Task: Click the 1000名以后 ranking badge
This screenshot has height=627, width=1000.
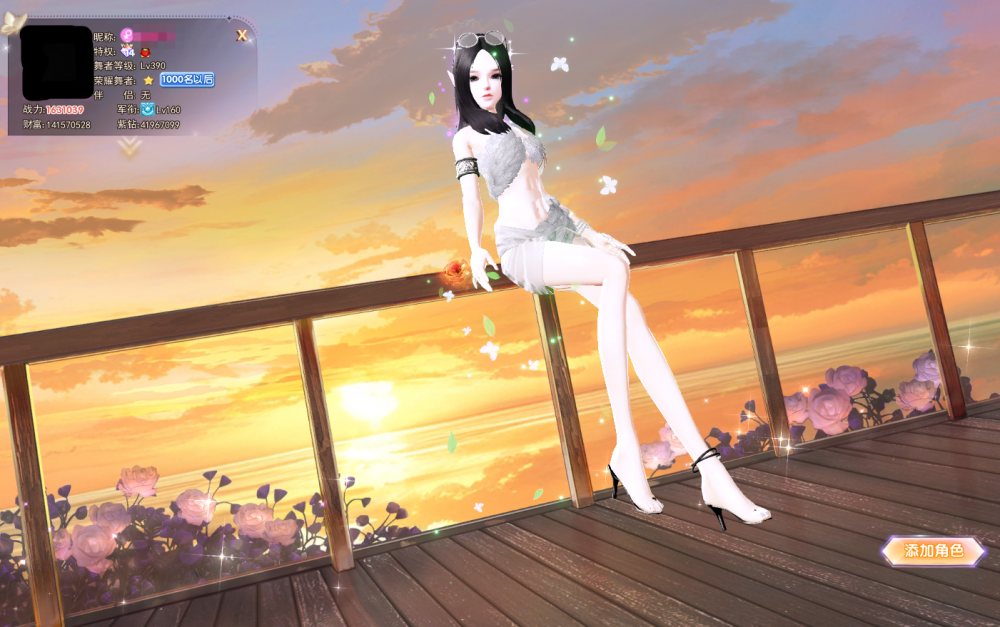Action: (x=187, y=79)
